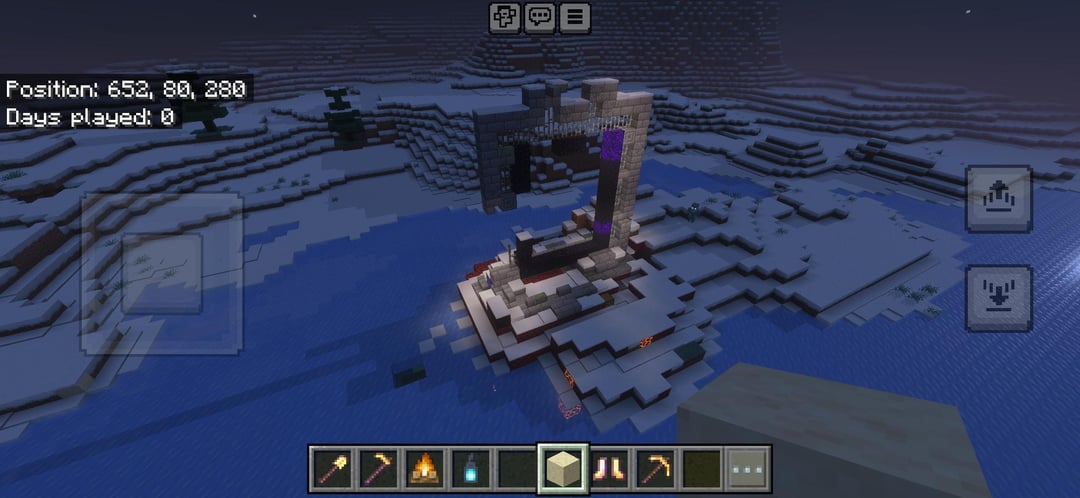This screenshot has height=498, width=1080.
Task: Open the emote menu button
Action: (504, 17)
